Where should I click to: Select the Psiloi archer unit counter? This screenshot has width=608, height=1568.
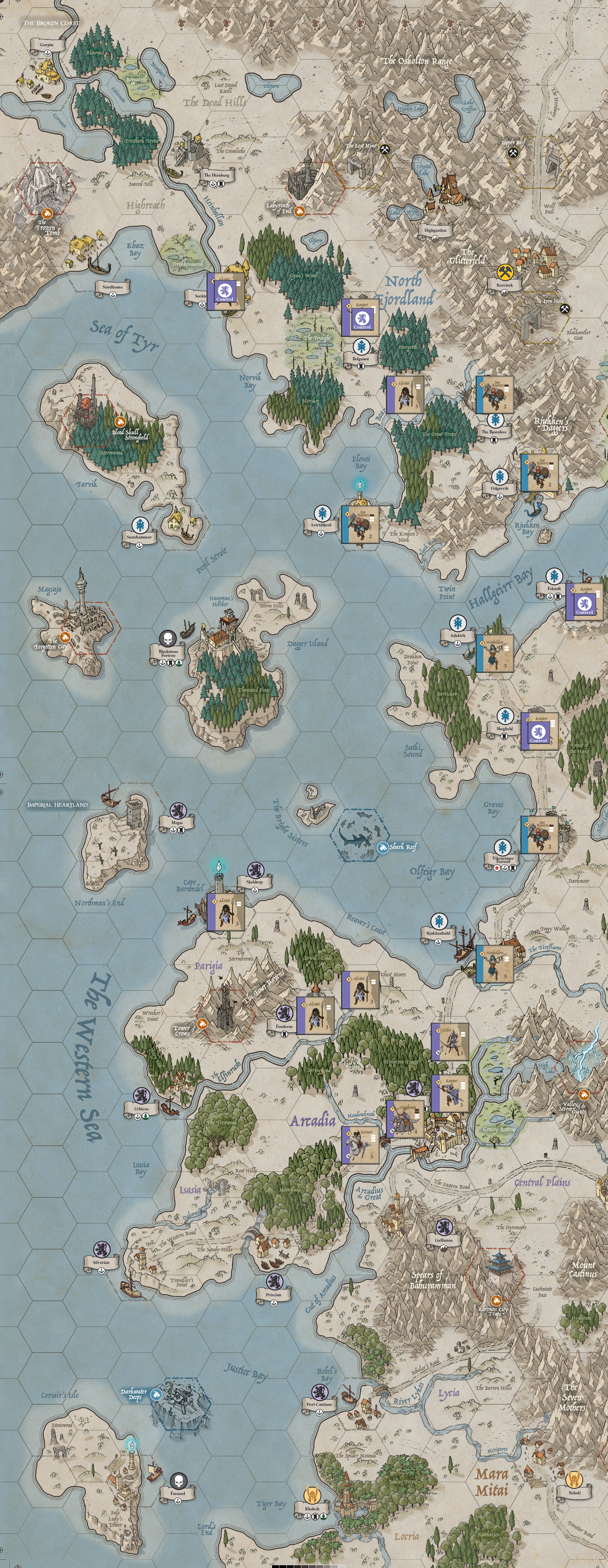[x=450, y=1042]
